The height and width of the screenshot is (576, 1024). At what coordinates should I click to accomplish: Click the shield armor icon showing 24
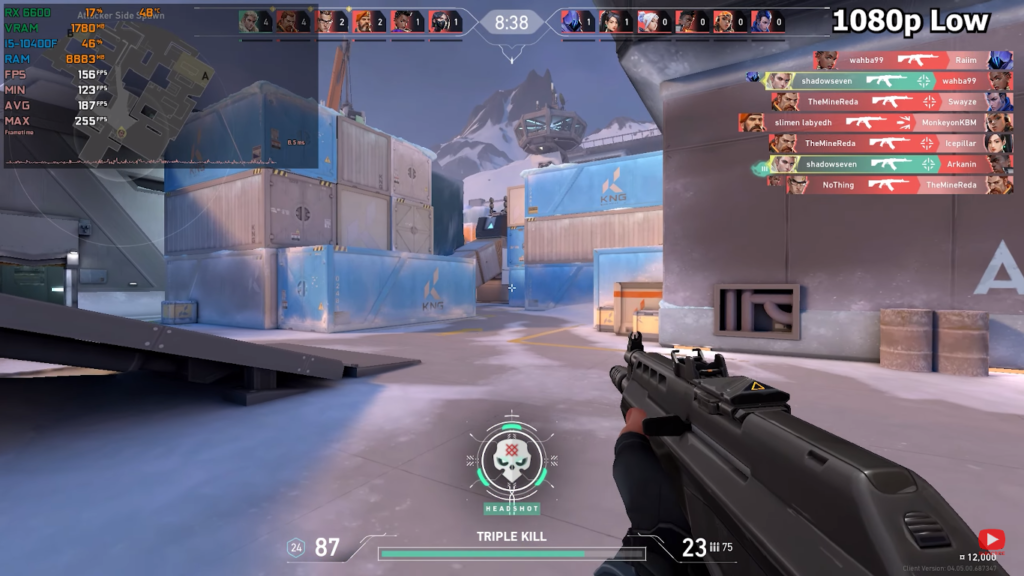[296, 547]
